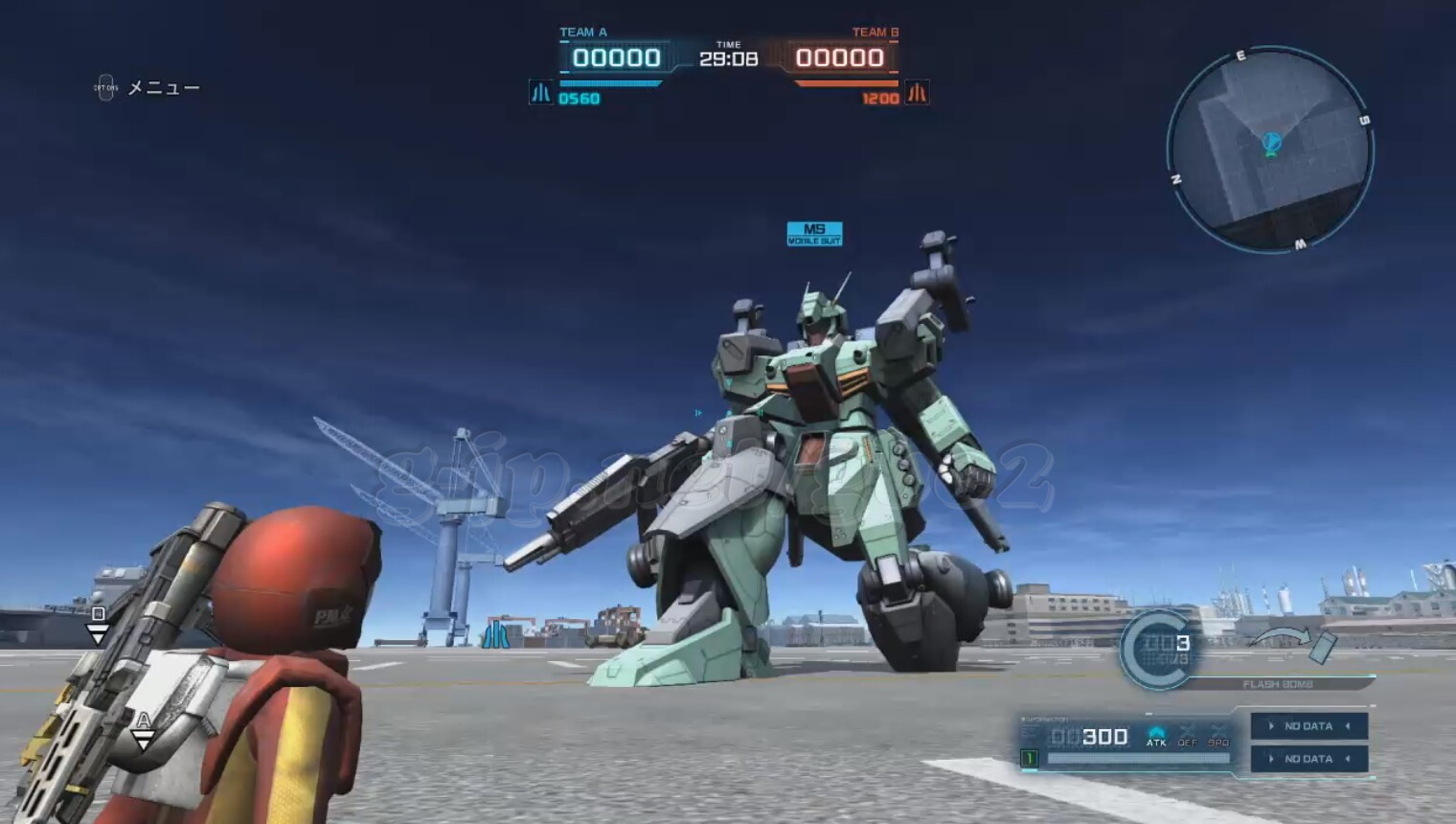Click the Team A blue emblem icon
Viewport: 1456px width, 824px height.
click(x=540, y=93)
